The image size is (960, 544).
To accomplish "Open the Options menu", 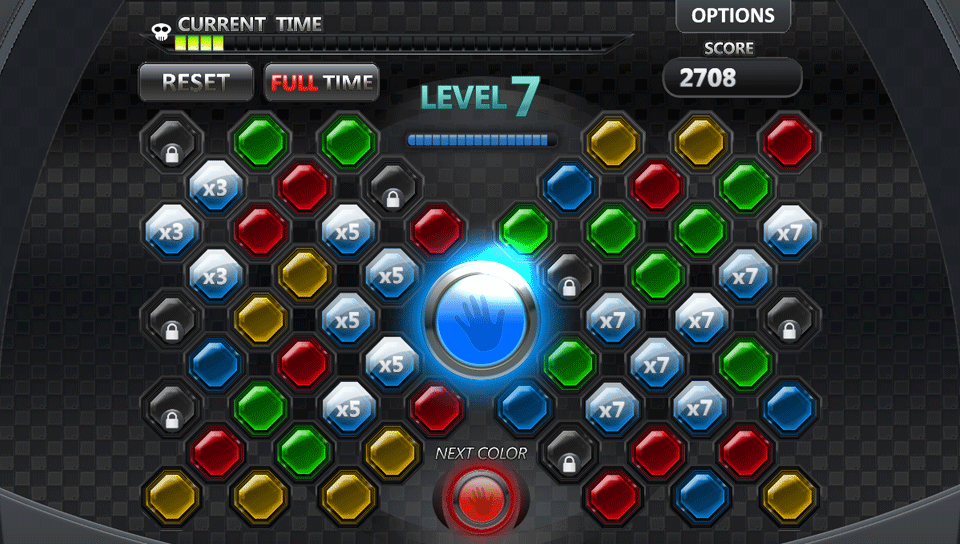I will pyautogui.click(x=733, y=16).
